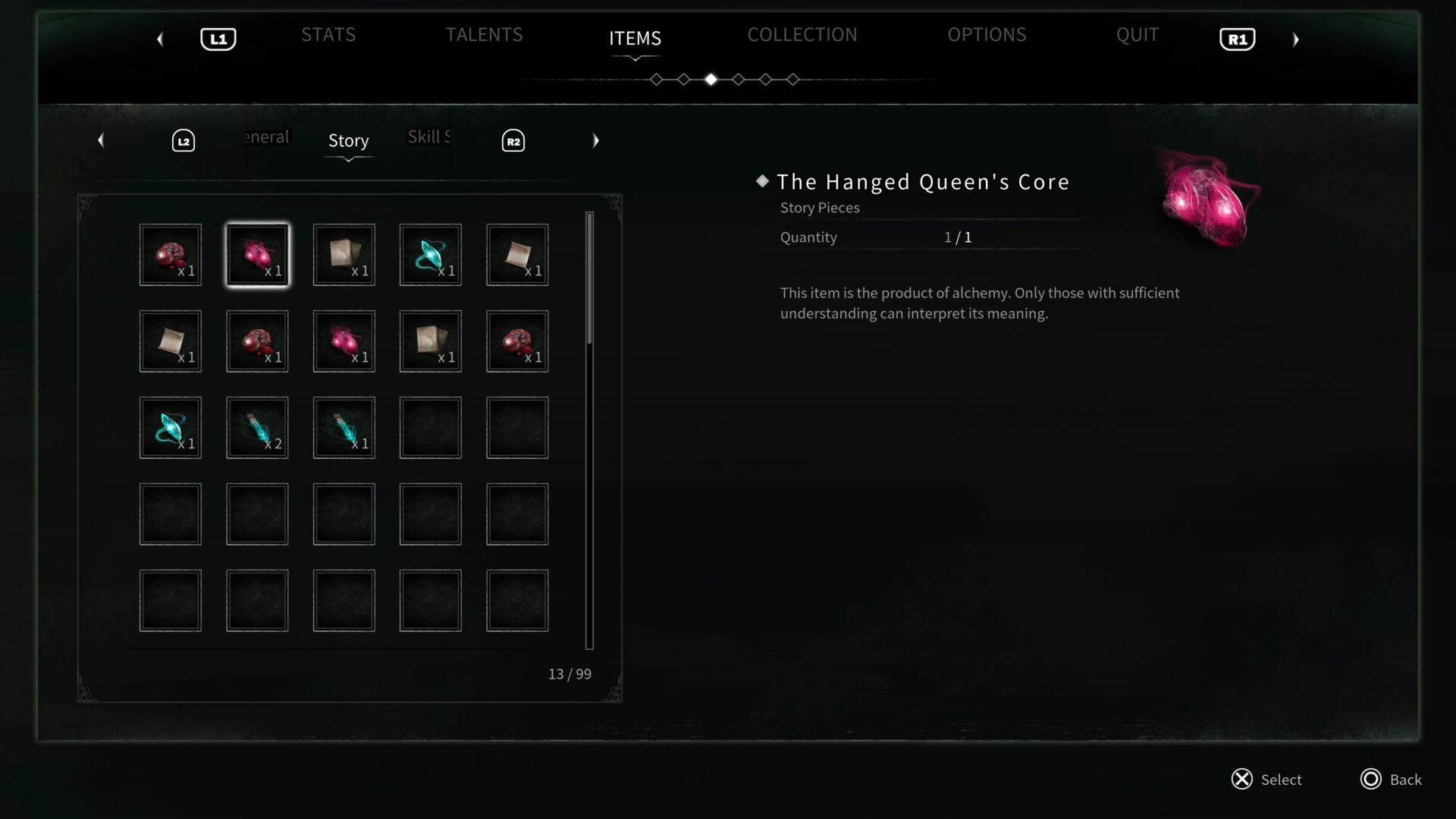Screen dimensions: 1456x819
Task: Select the teal wisp item in top row
Action: coord(430,255)
